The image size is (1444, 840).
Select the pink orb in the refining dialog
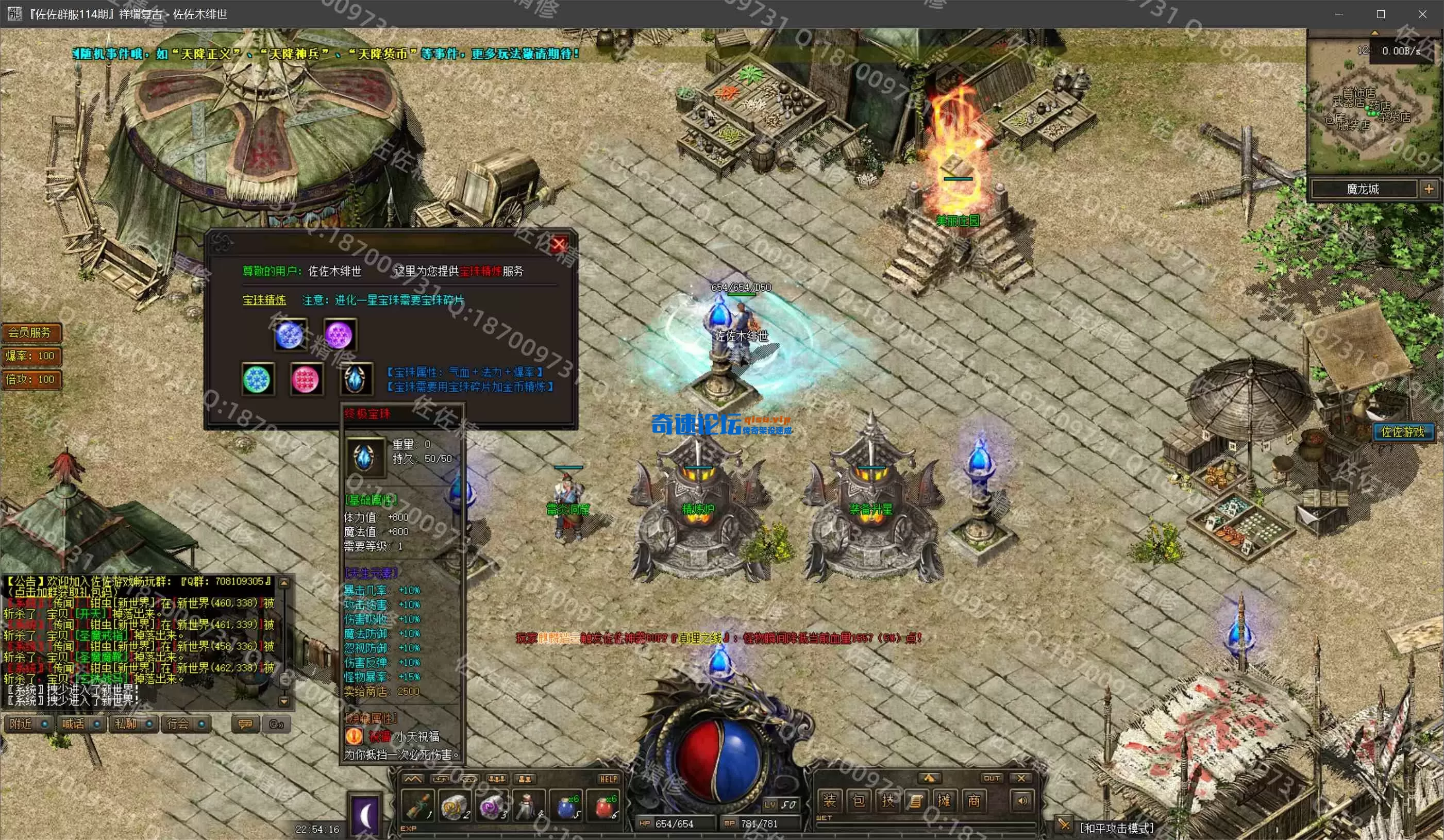[305, 379]
